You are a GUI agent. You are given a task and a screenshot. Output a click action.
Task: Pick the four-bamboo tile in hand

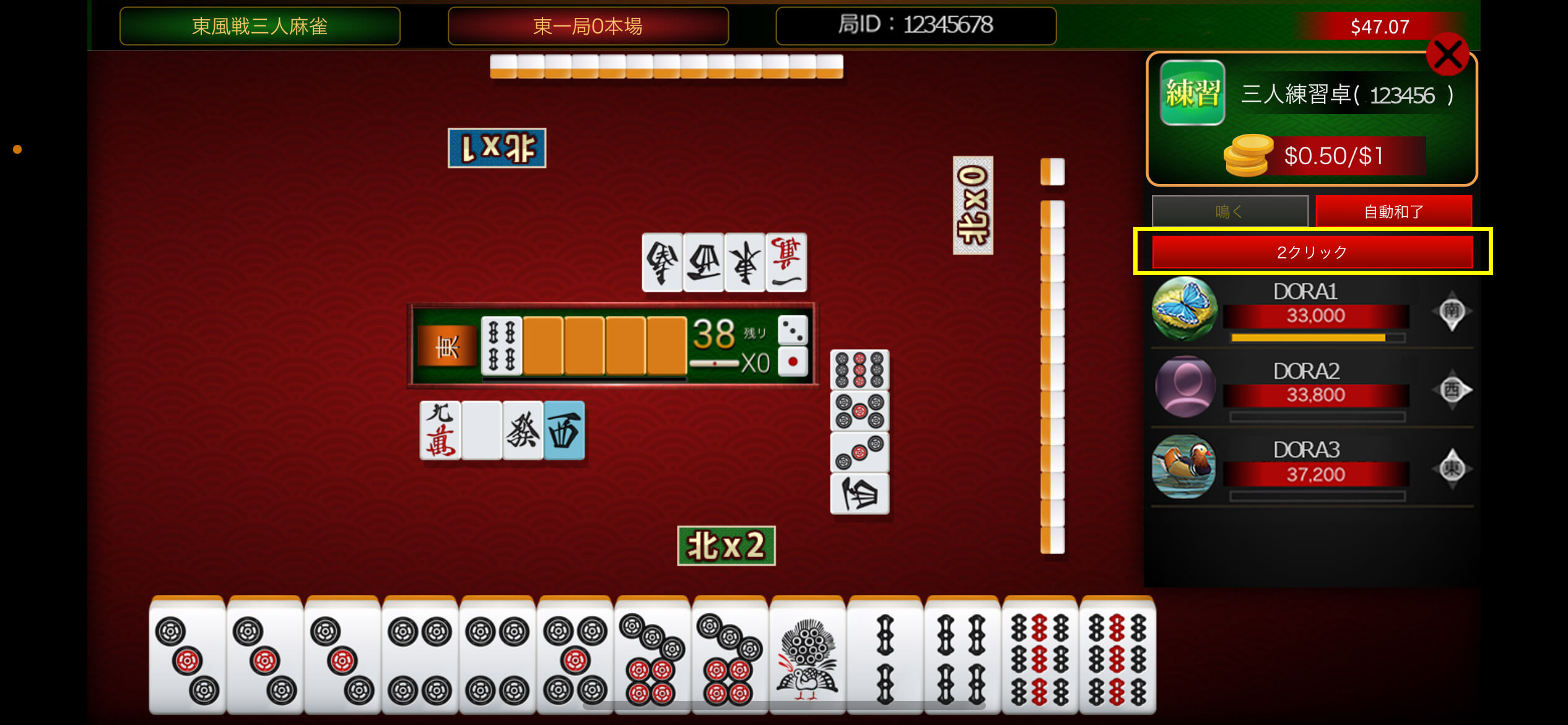pos(962,657)
